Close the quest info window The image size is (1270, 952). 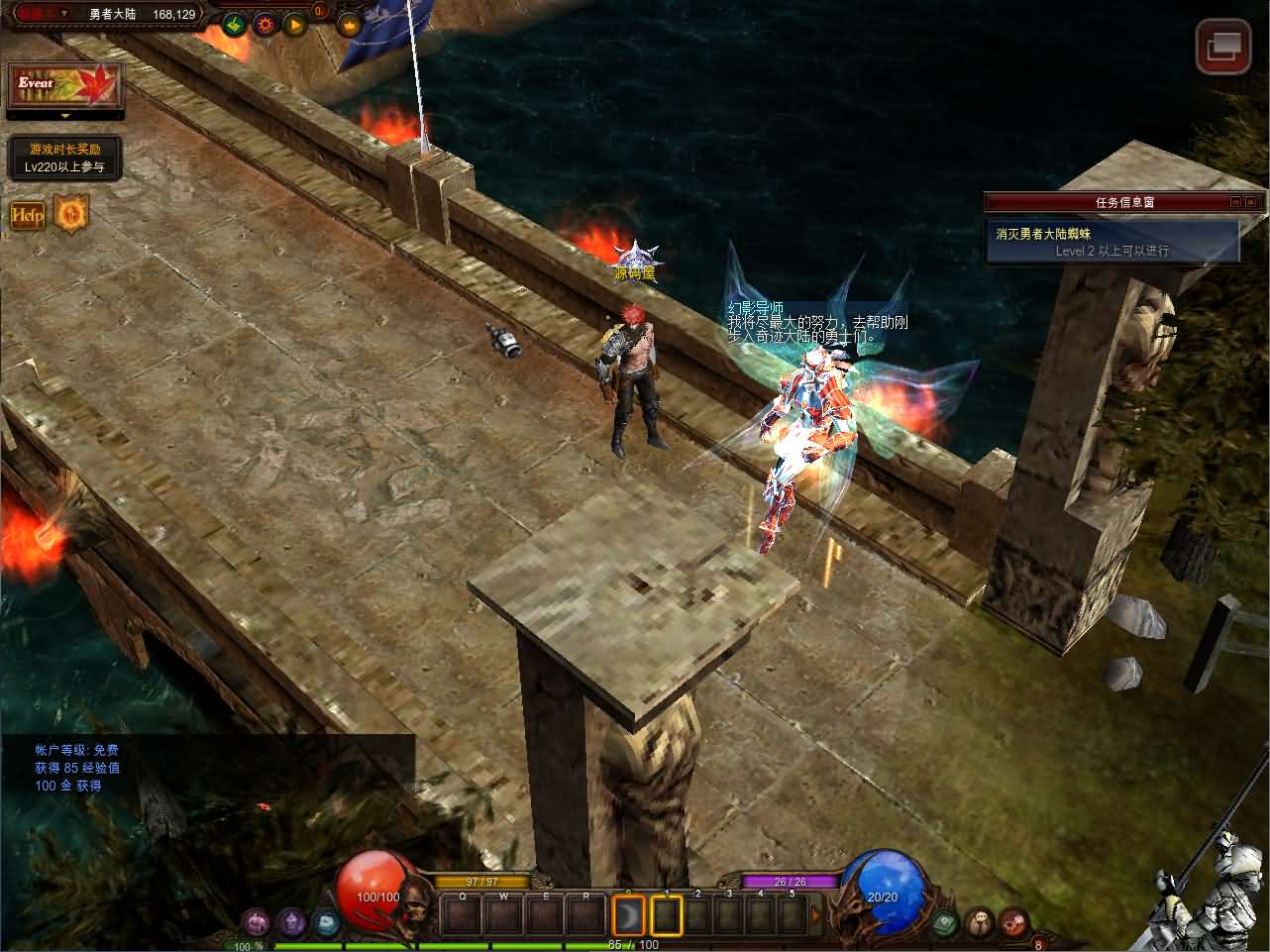tap(1253, 202)
